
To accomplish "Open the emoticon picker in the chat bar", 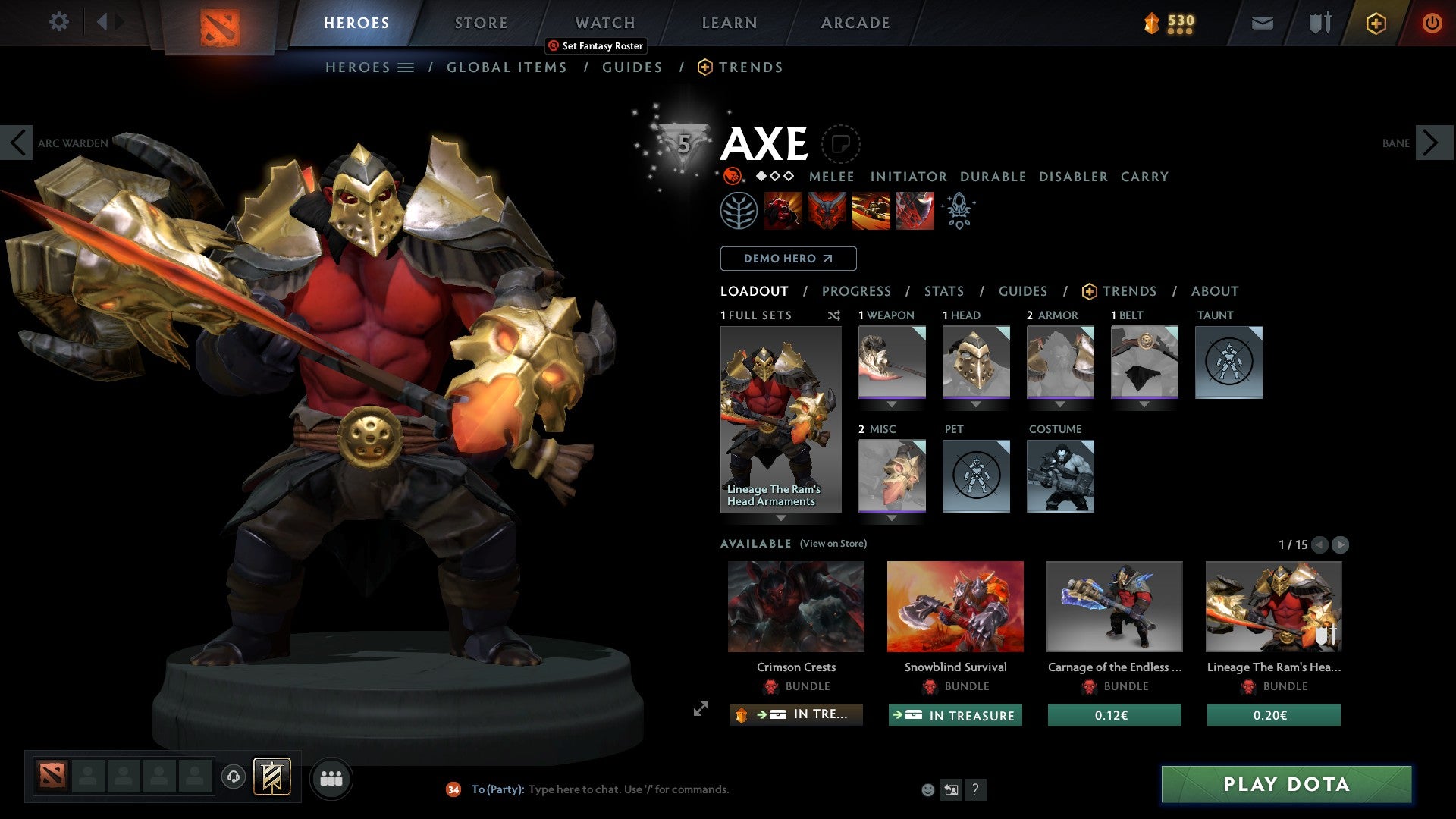I will [927, 789].
